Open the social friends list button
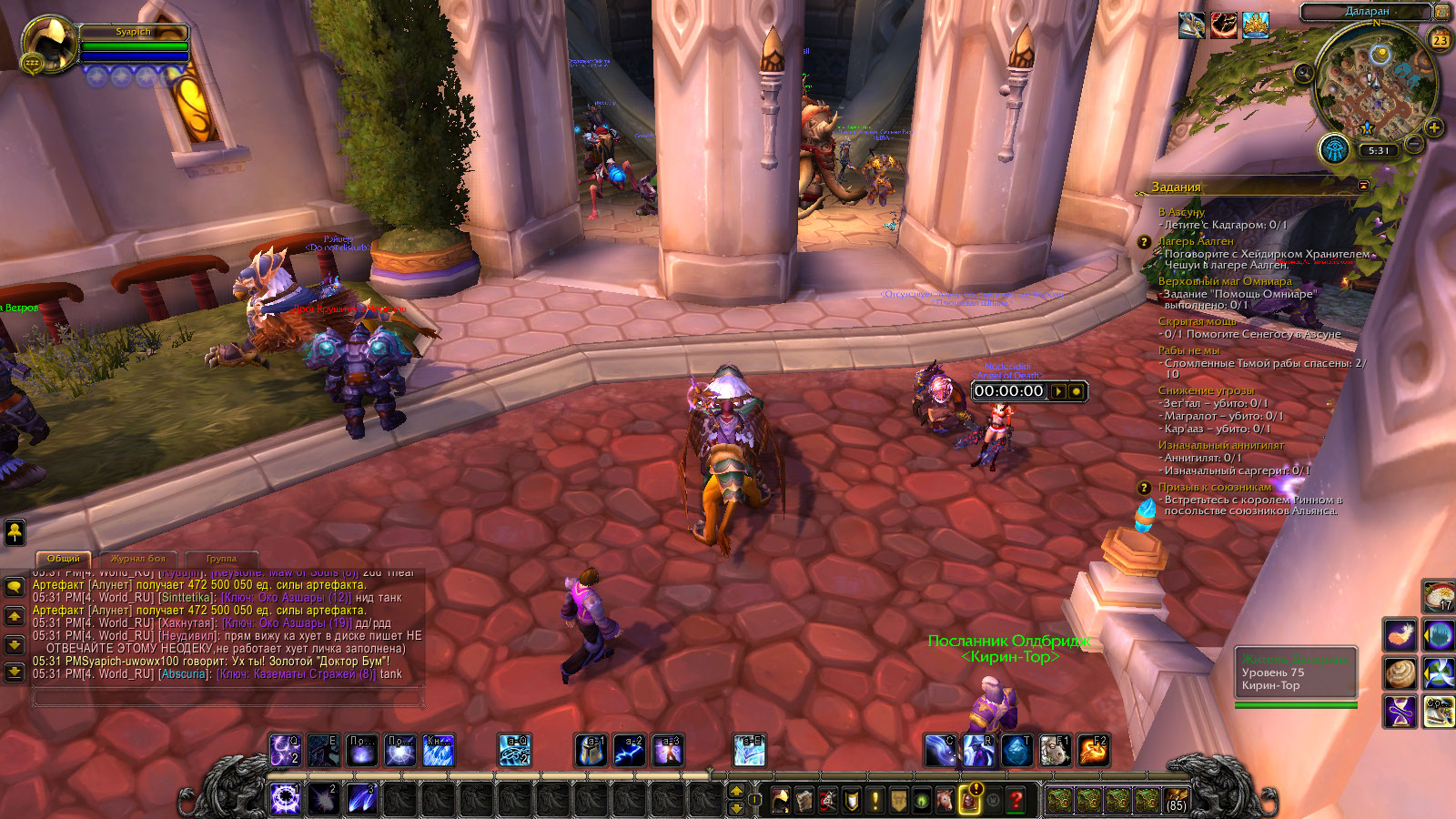Viewport: 1456px width, 819px height. [x=15, y=531]
